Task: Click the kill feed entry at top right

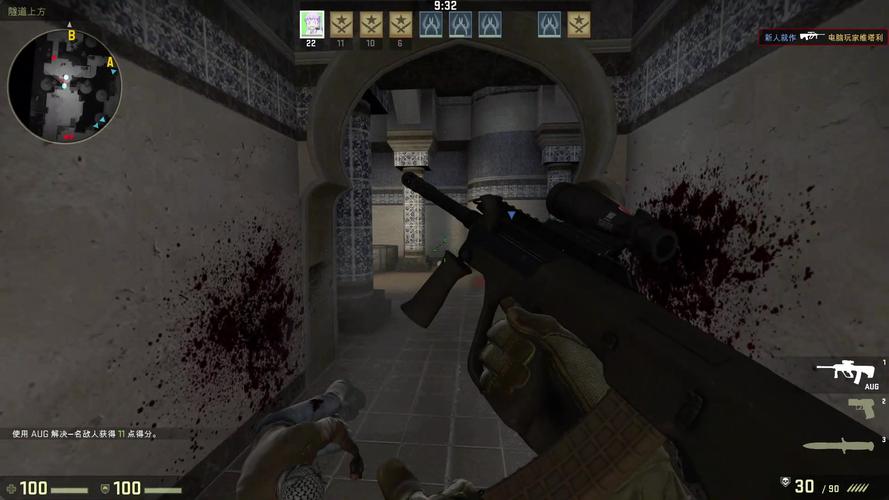Action: [823, 37]
